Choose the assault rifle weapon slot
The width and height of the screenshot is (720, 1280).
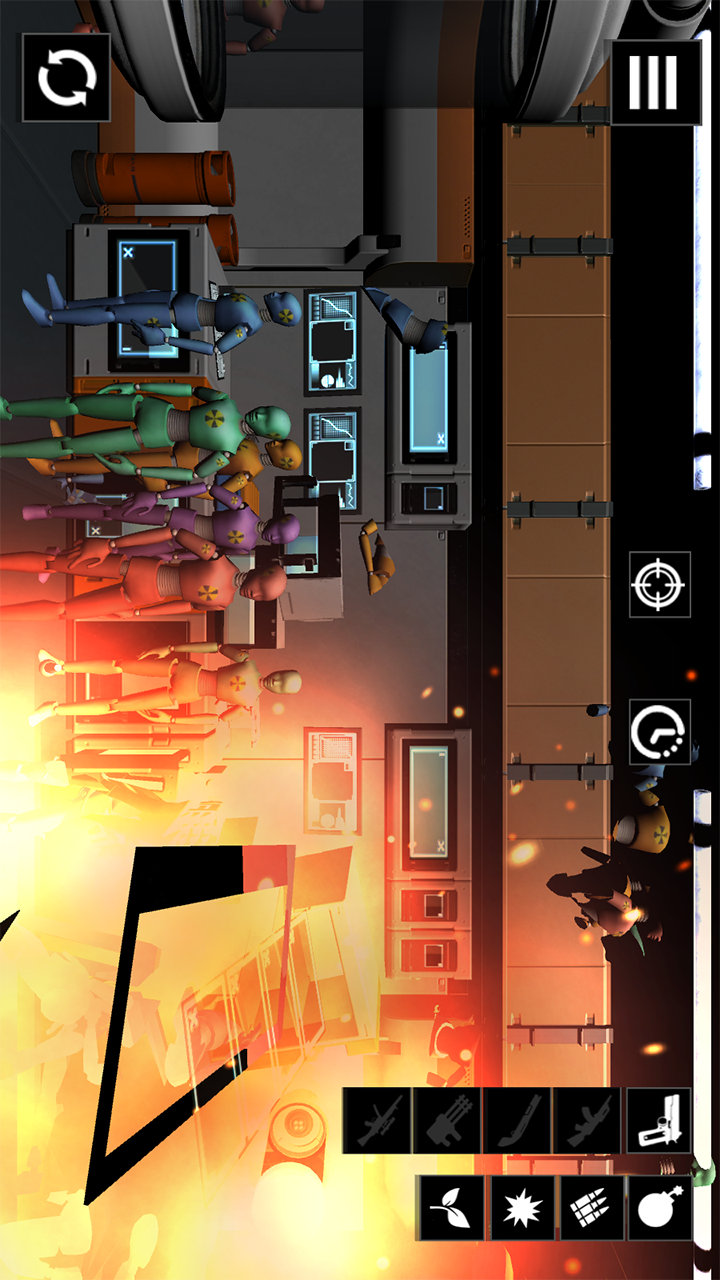tap(587, 1121)
